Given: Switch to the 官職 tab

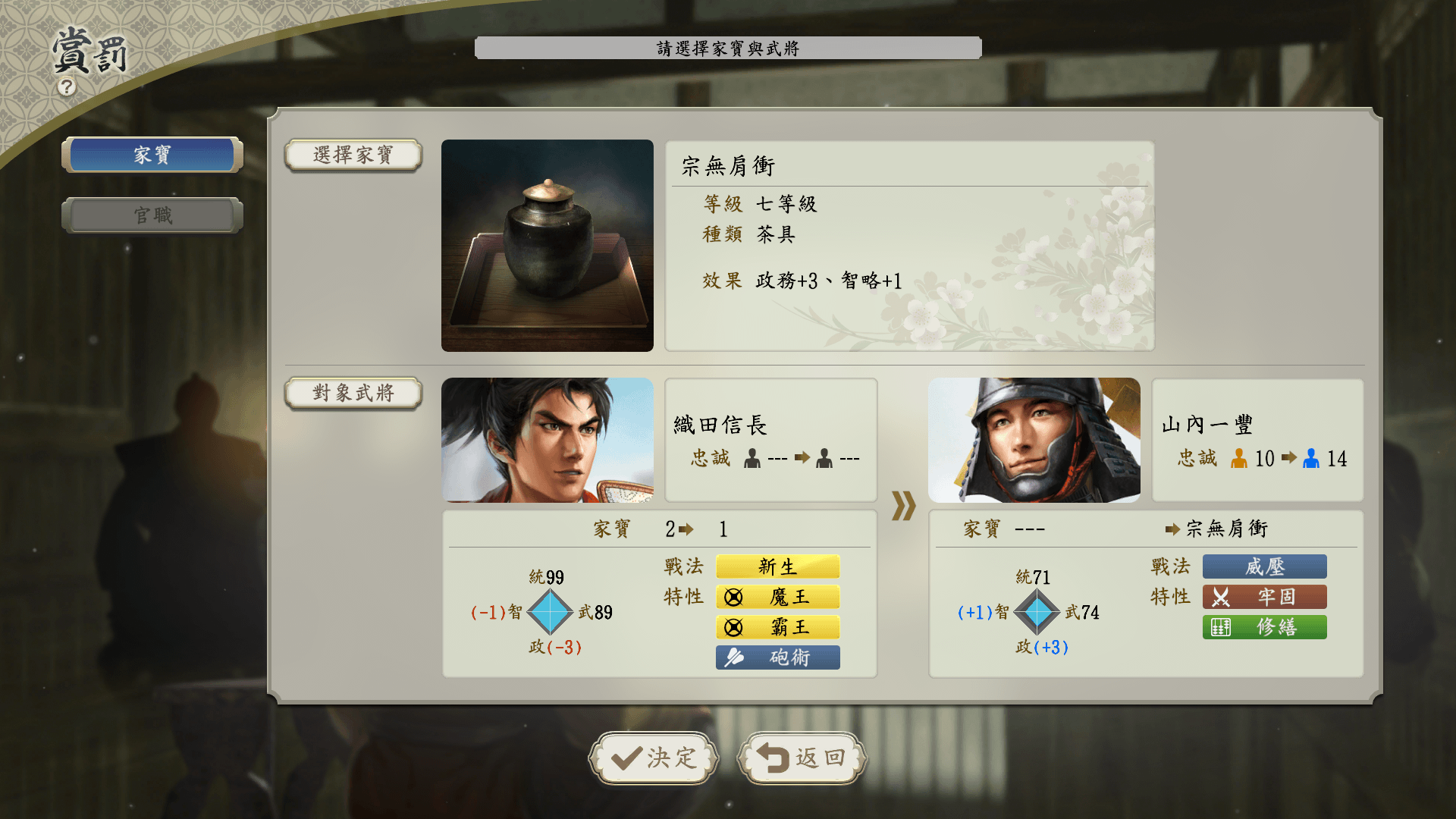Looking at the screenshot, I should click(152, 215).
